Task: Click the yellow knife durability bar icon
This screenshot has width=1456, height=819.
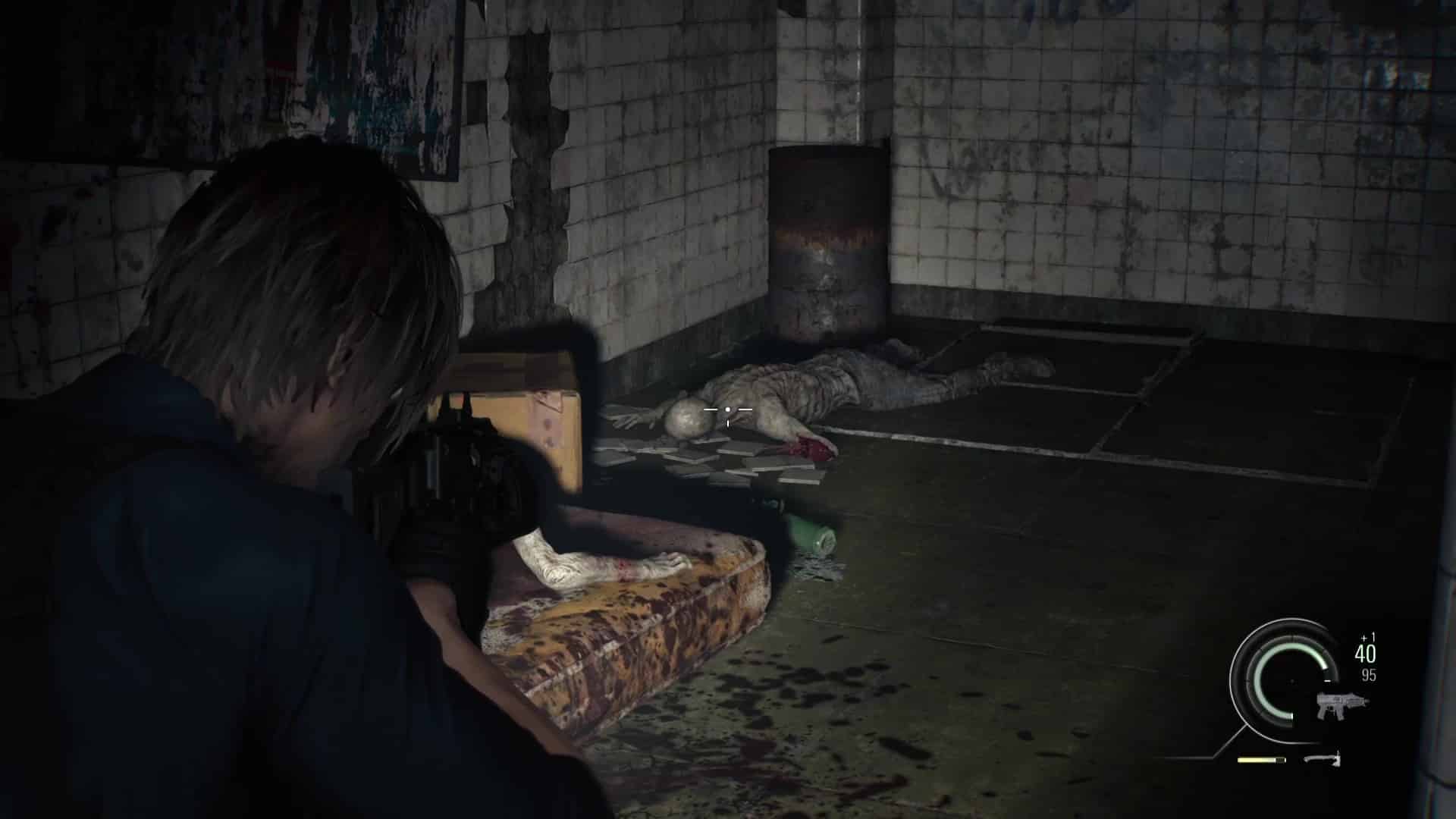Action: pos(1262,759)
